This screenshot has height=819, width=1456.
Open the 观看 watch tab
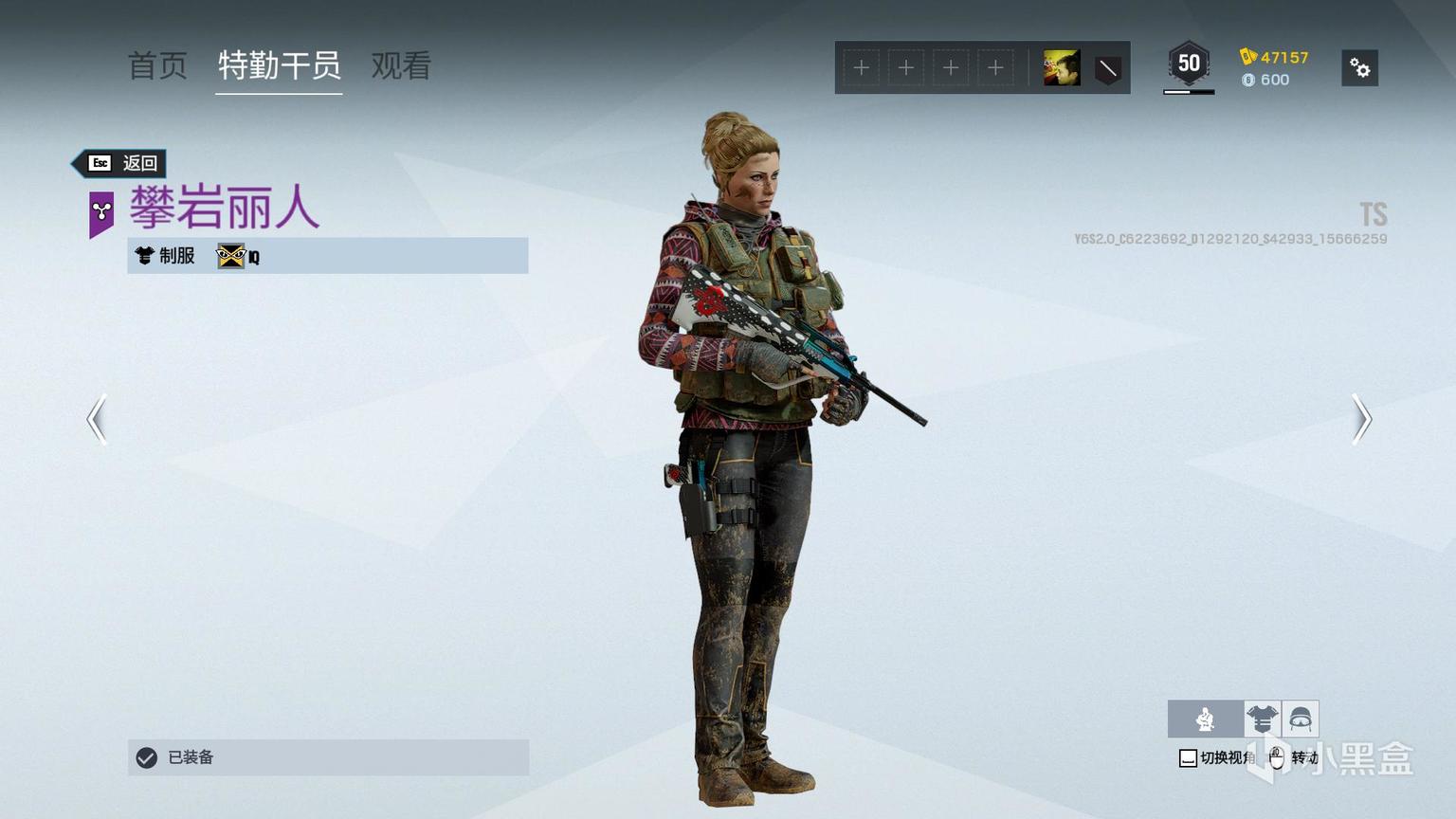(x=401, y=65)
